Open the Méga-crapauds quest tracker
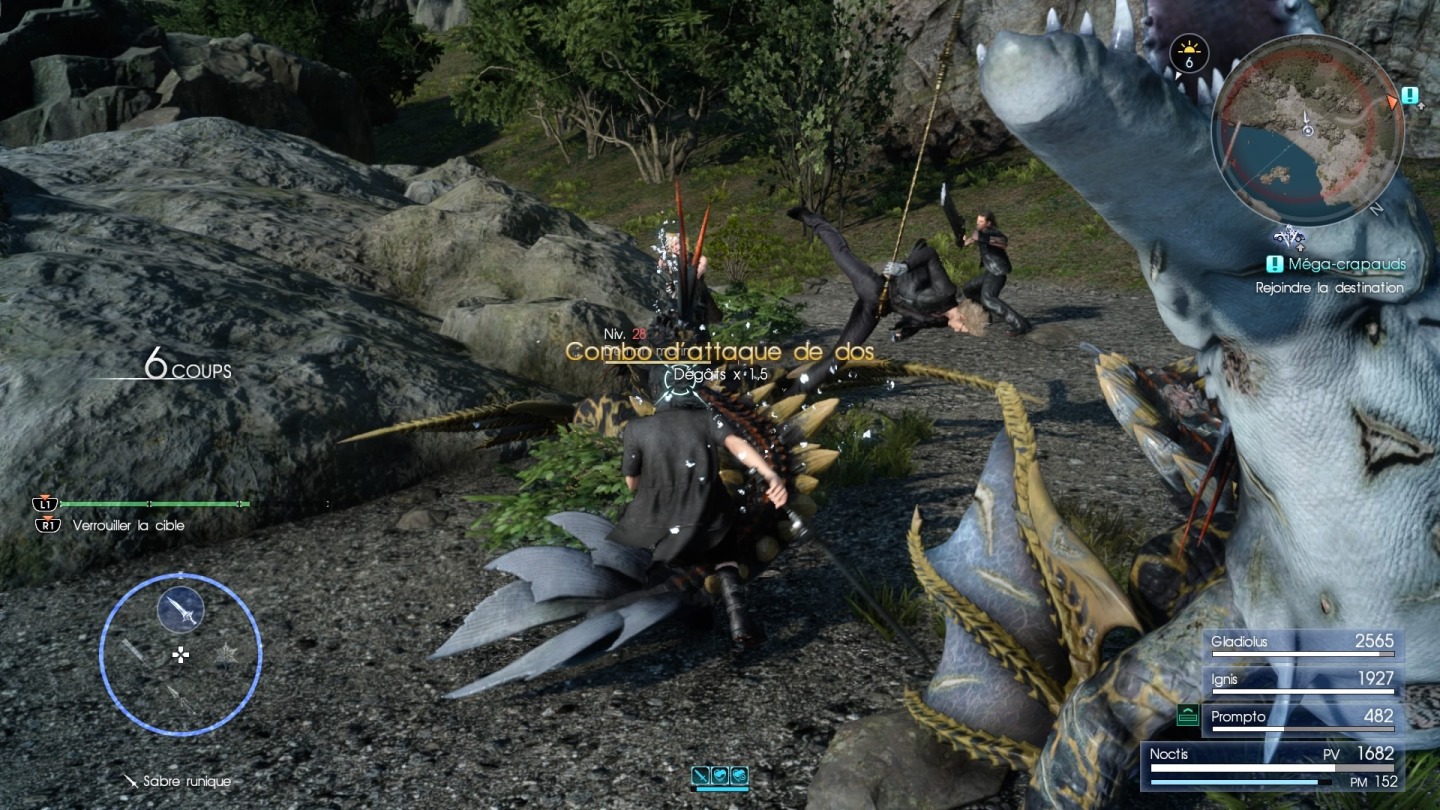The image size is (1440, 810). (1336, 265)
